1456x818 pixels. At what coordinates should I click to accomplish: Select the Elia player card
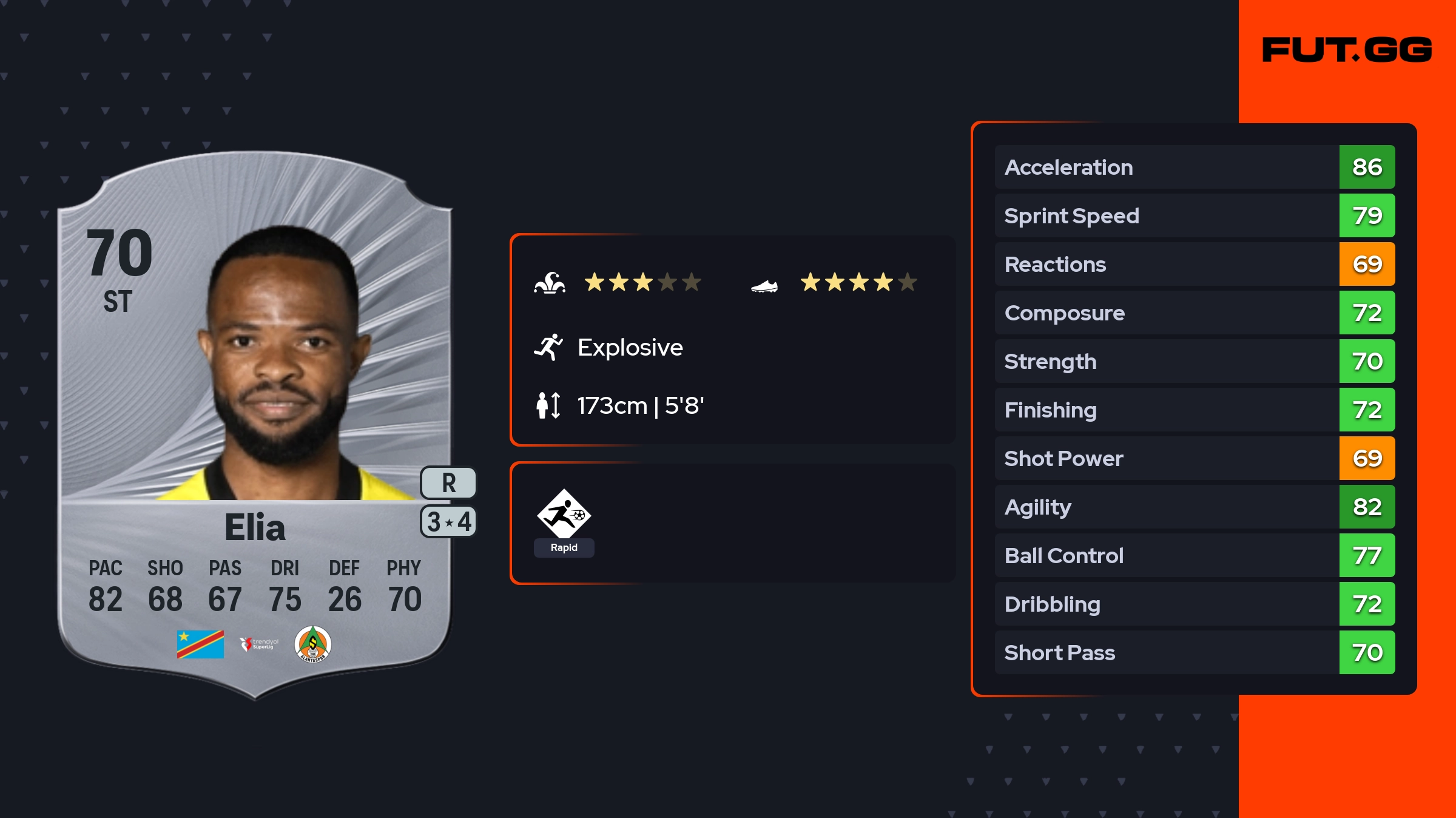tap(255, 425)
